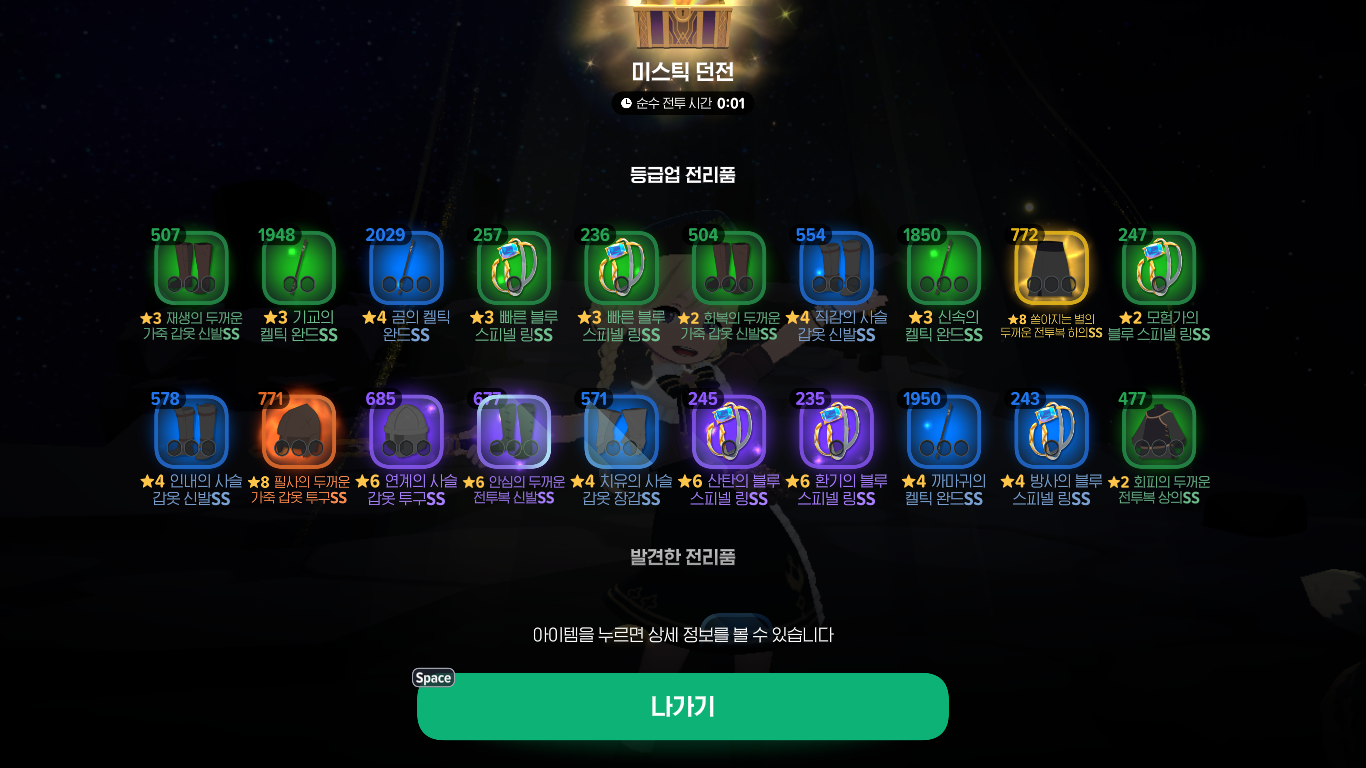
Task: Open details for the ★8 쏟아지는 별의 전투복 하의 item
Action: pyautogui.click(x=1049, y=268)
